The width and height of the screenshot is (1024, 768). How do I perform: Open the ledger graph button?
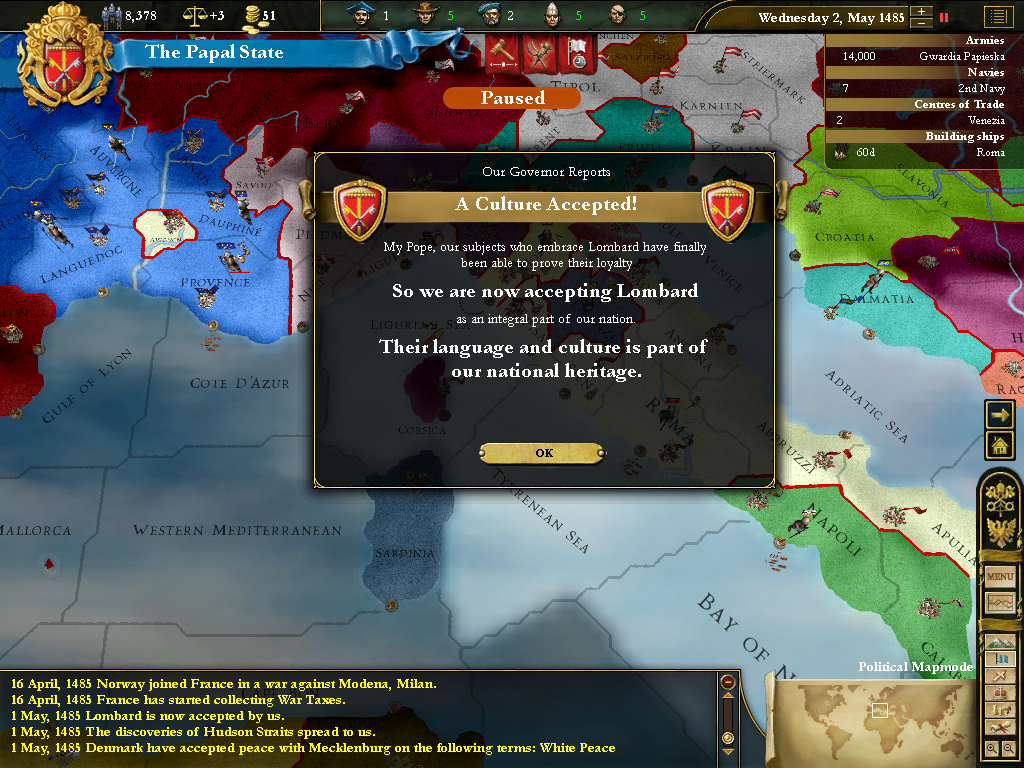(1000, 603)
